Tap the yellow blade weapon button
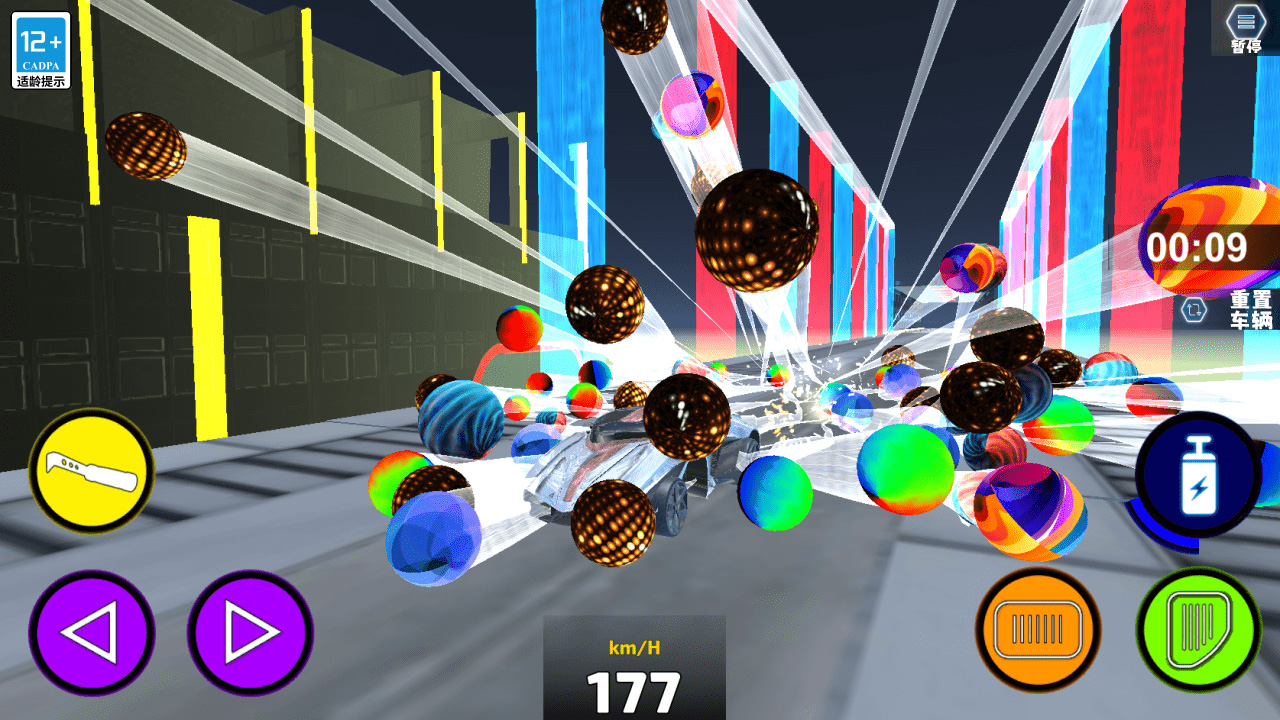The image size is (1280, 720). coord(91,470)
